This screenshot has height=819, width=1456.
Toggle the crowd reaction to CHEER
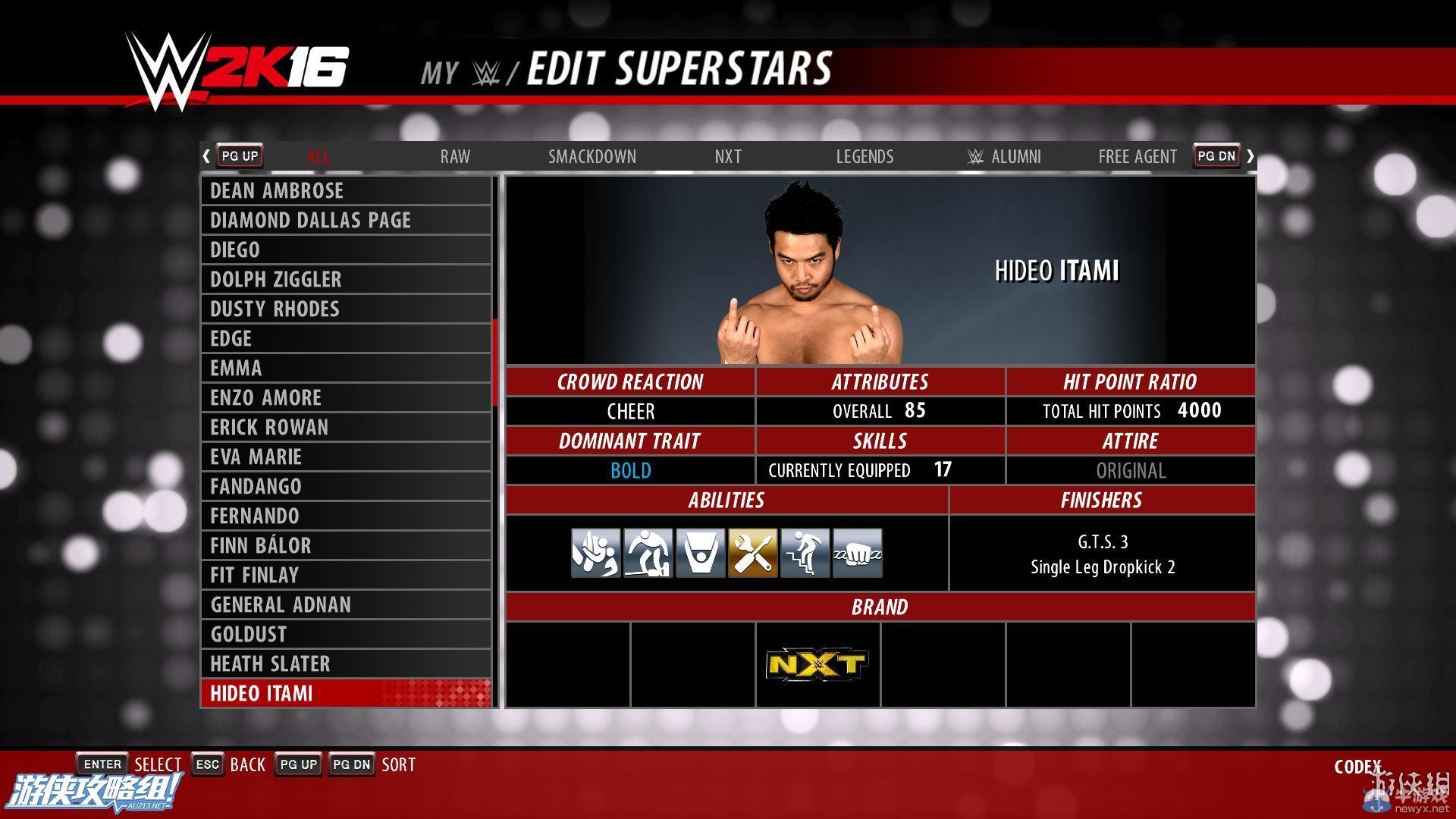[630, 411]
